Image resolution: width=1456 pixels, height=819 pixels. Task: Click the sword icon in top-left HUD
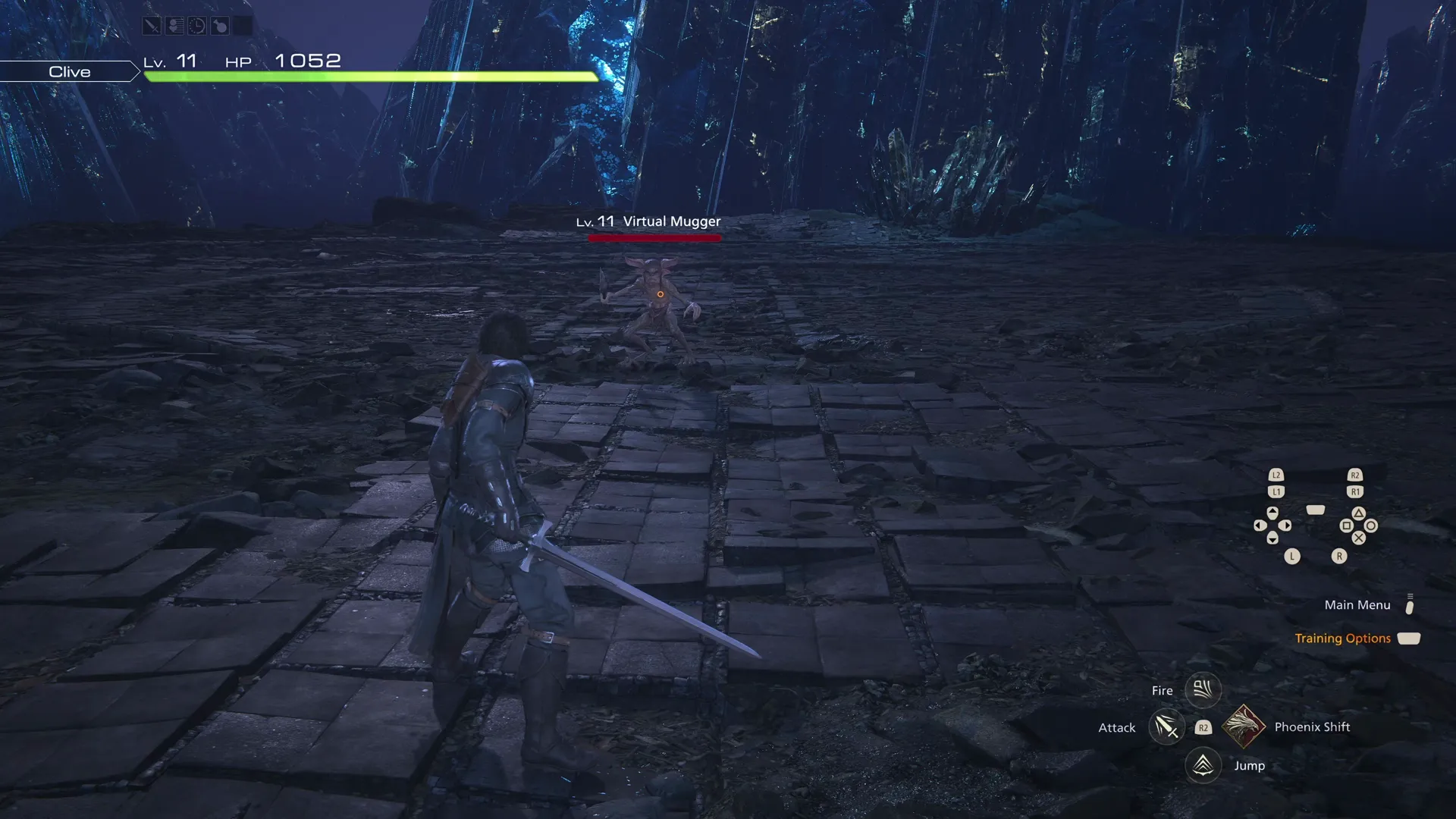152,25
